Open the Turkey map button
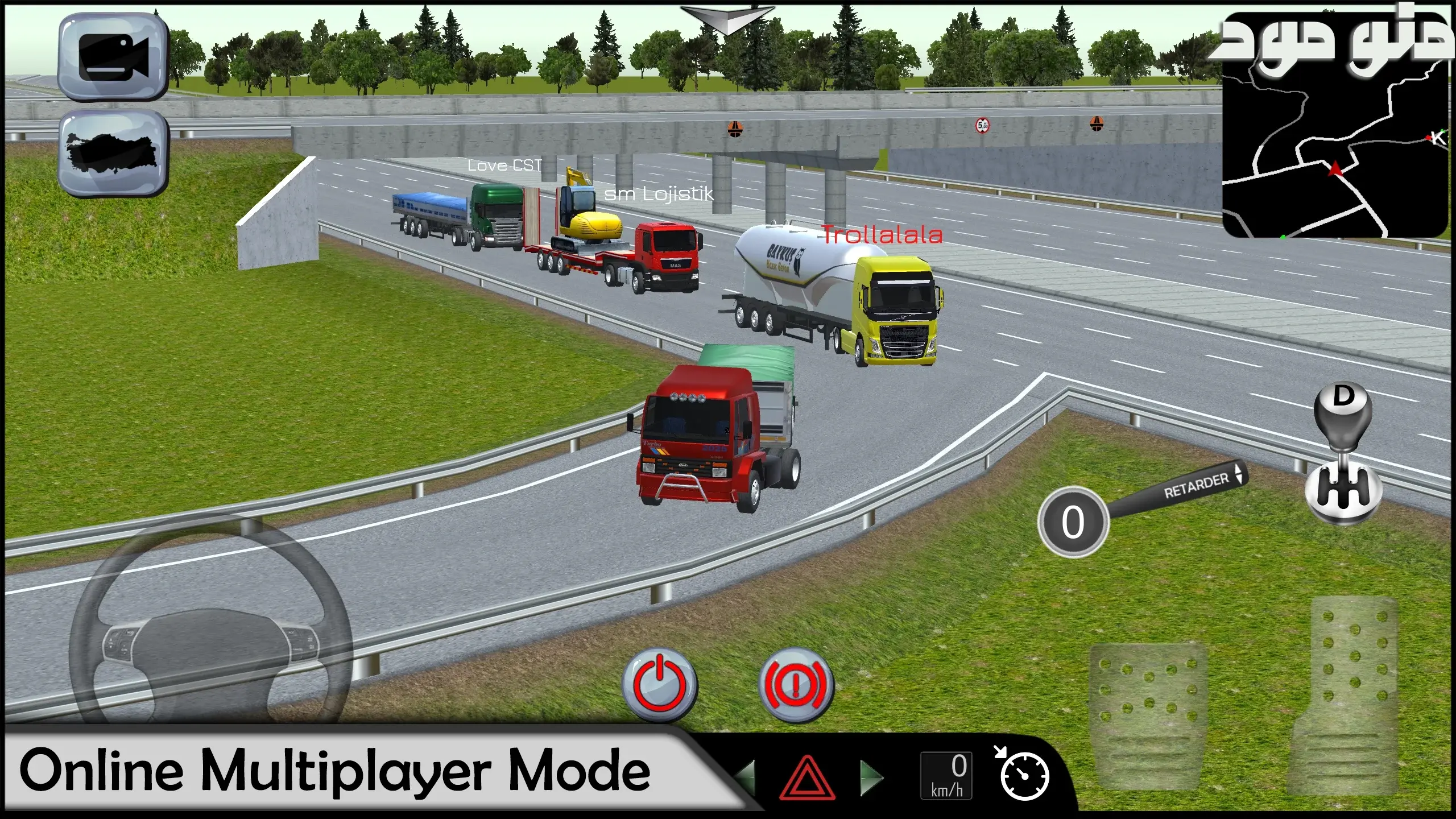The width and height of the screenshot is (1456, 819). 113,152
